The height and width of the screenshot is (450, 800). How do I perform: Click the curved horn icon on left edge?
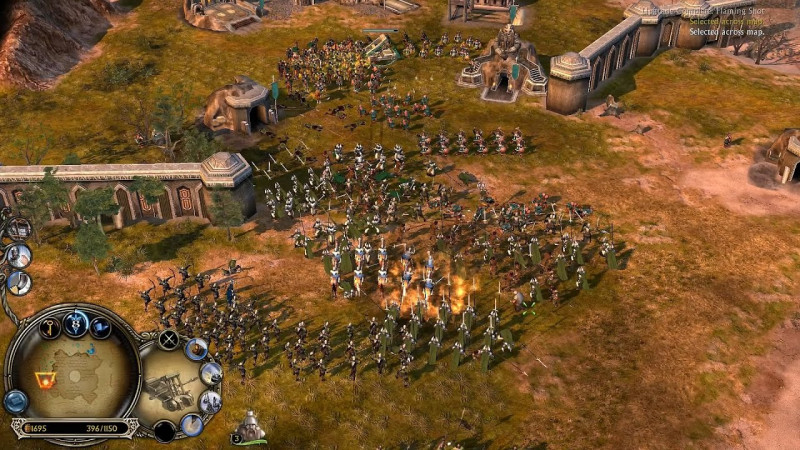19,282
